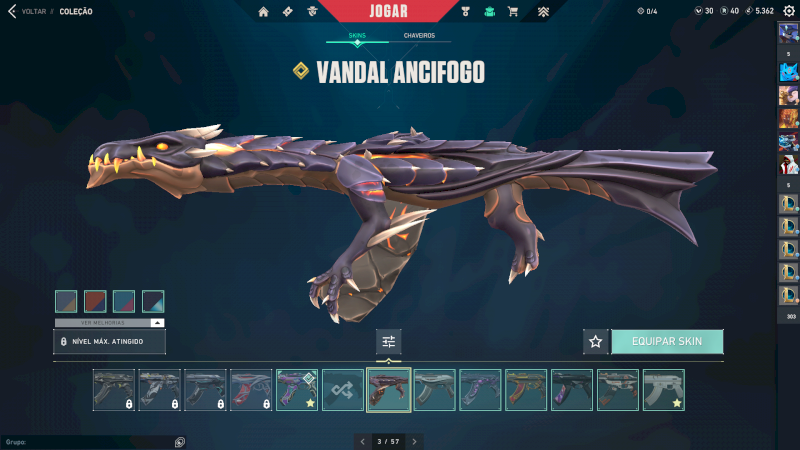Open the battle pass icon
The width and height of the screenshot is (800, 450).
(x=288, y=11)
